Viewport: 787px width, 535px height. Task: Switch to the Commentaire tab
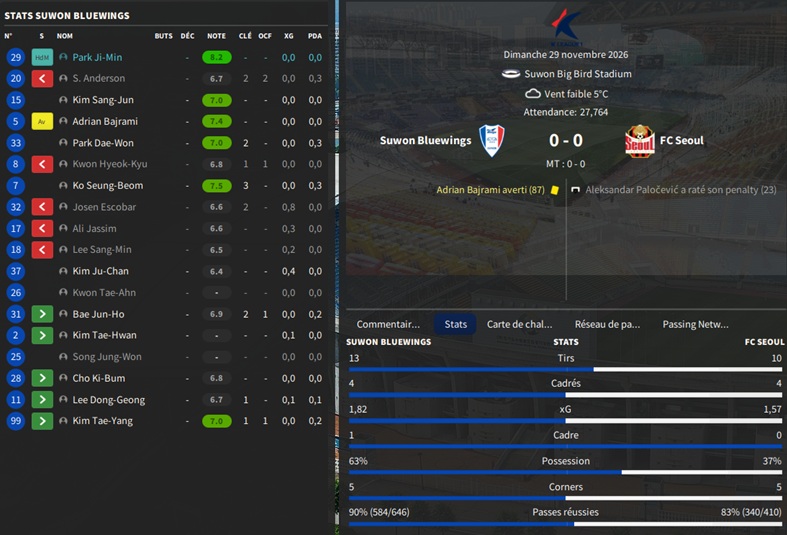(x=388, y=324)
